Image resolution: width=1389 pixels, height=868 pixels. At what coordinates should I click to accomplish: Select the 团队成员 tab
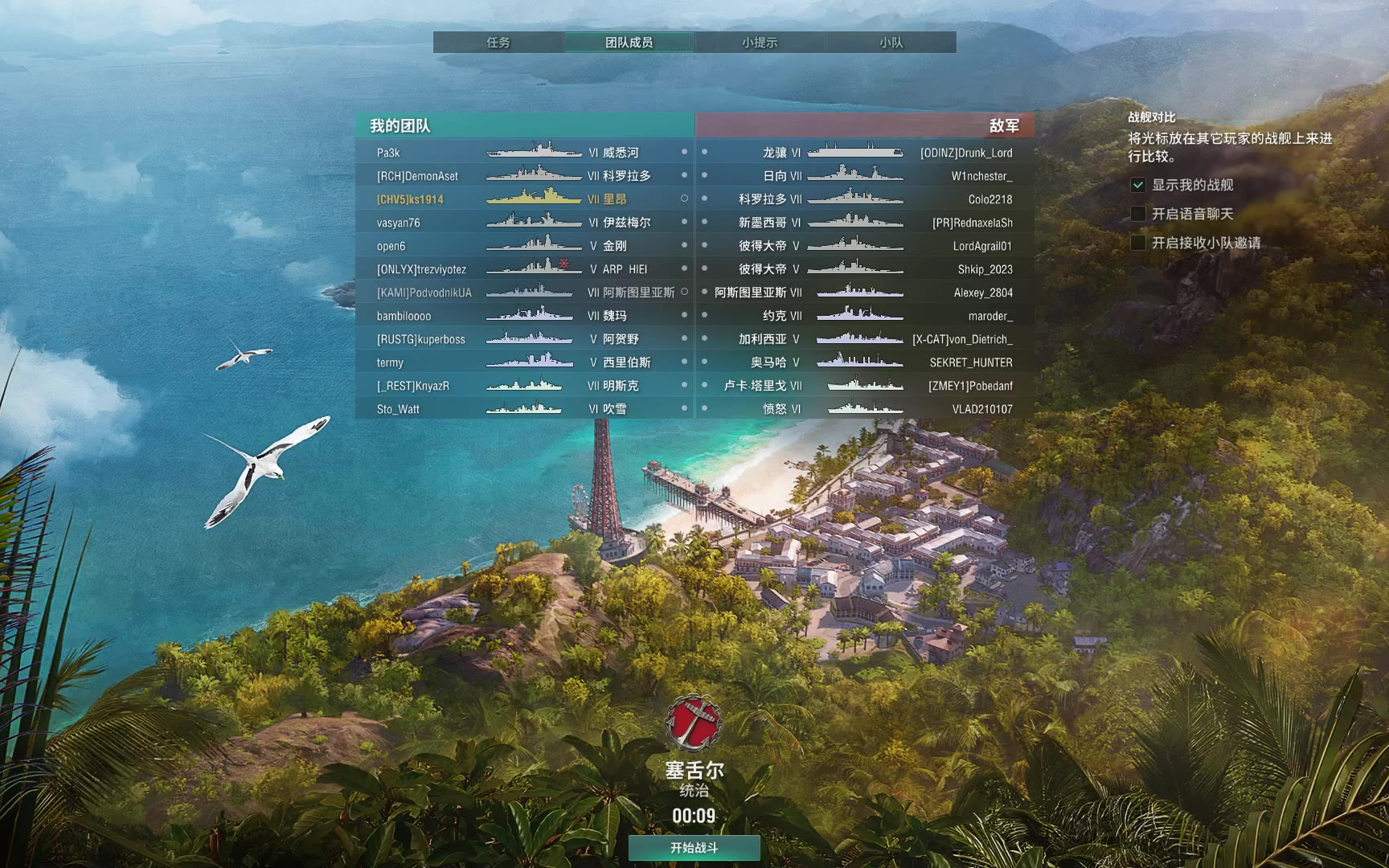[x=629, y=43]
